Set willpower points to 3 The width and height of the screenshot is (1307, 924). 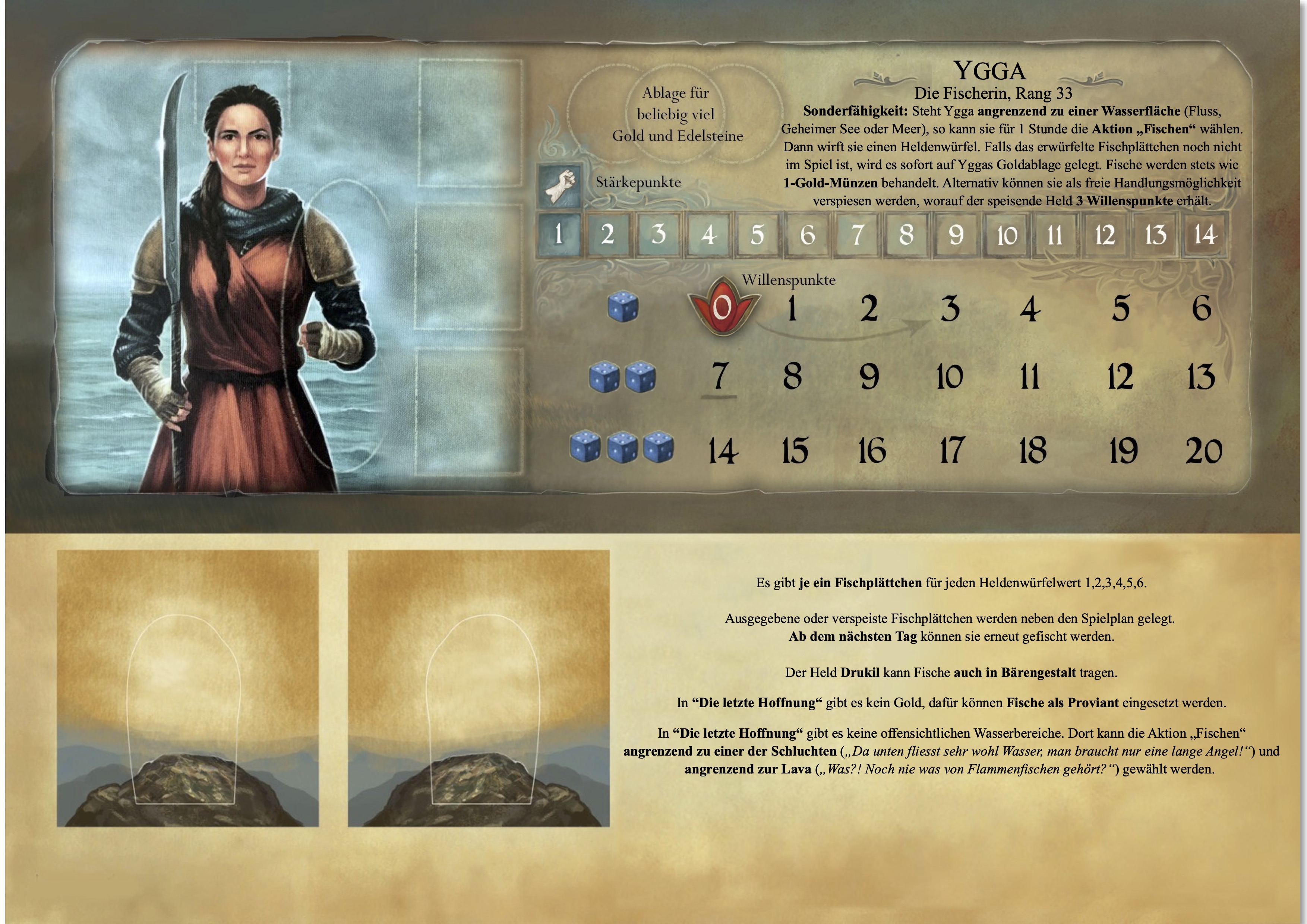pyautogui.click(x=950, y=309)
